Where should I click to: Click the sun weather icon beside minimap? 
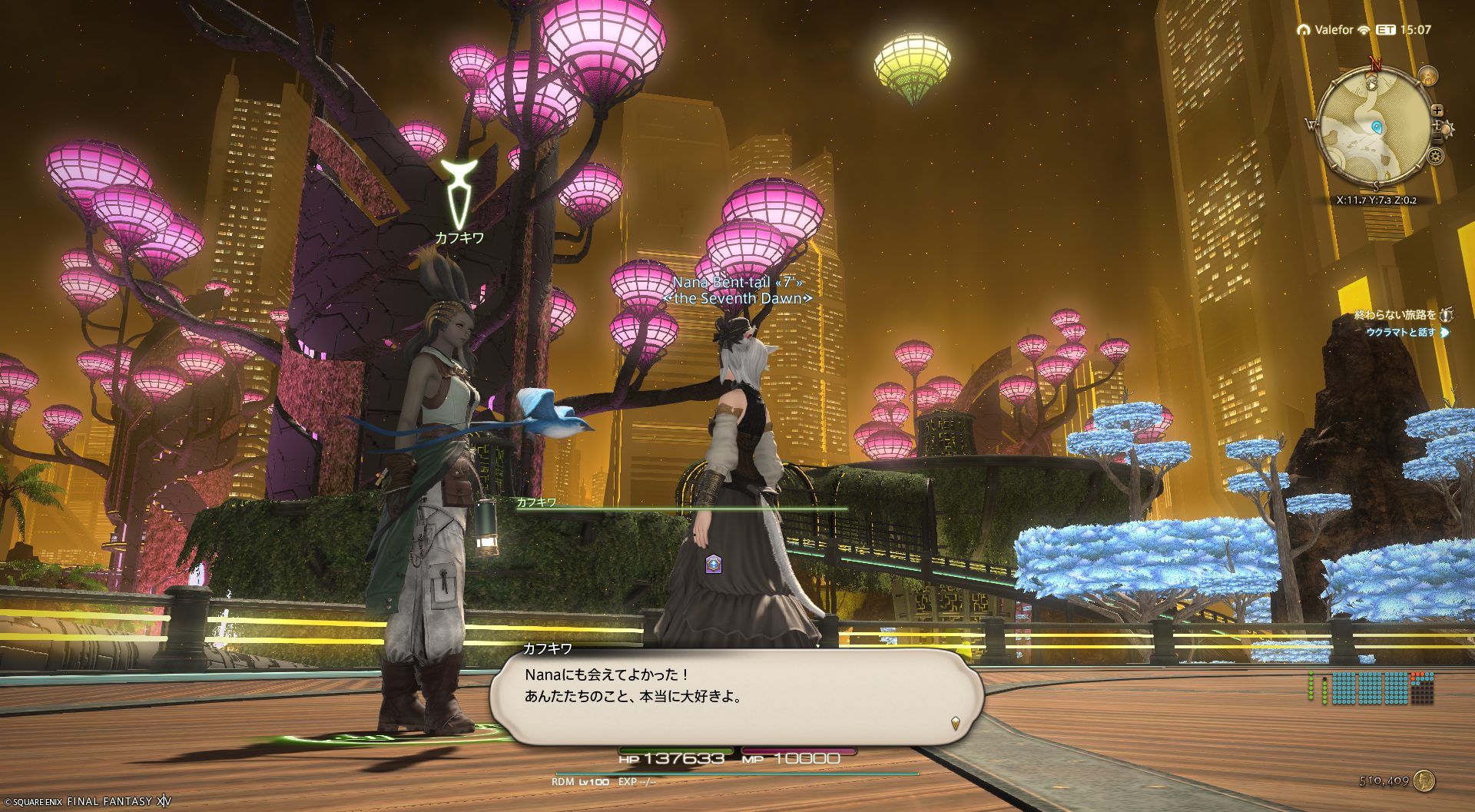tap(1447, 128)
